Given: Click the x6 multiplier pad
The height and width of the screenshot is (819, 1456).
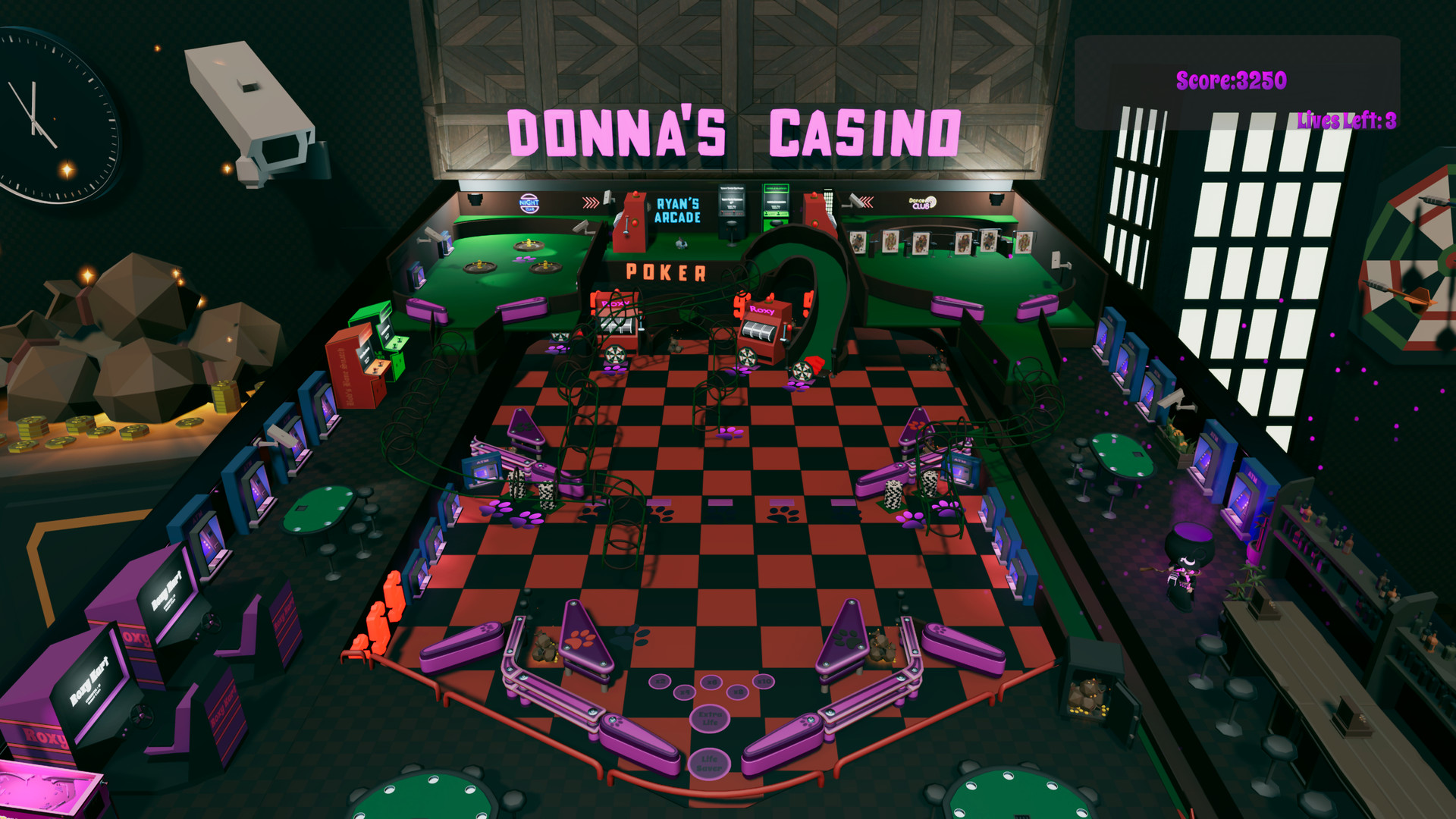Looking at the screenshot, I should click(712, 682).
